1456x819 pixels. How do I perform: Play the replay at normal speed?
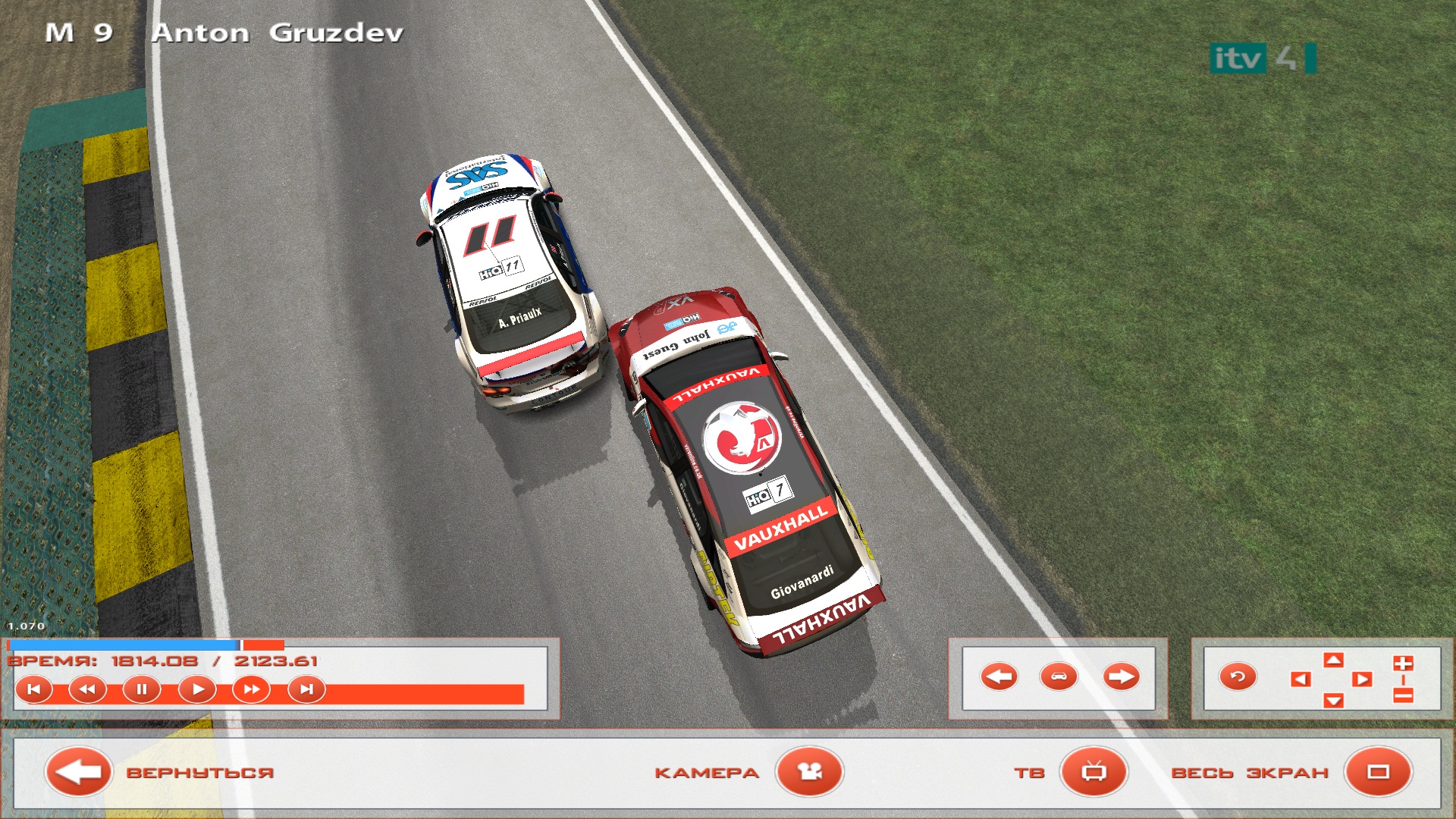tap(197, 690)
